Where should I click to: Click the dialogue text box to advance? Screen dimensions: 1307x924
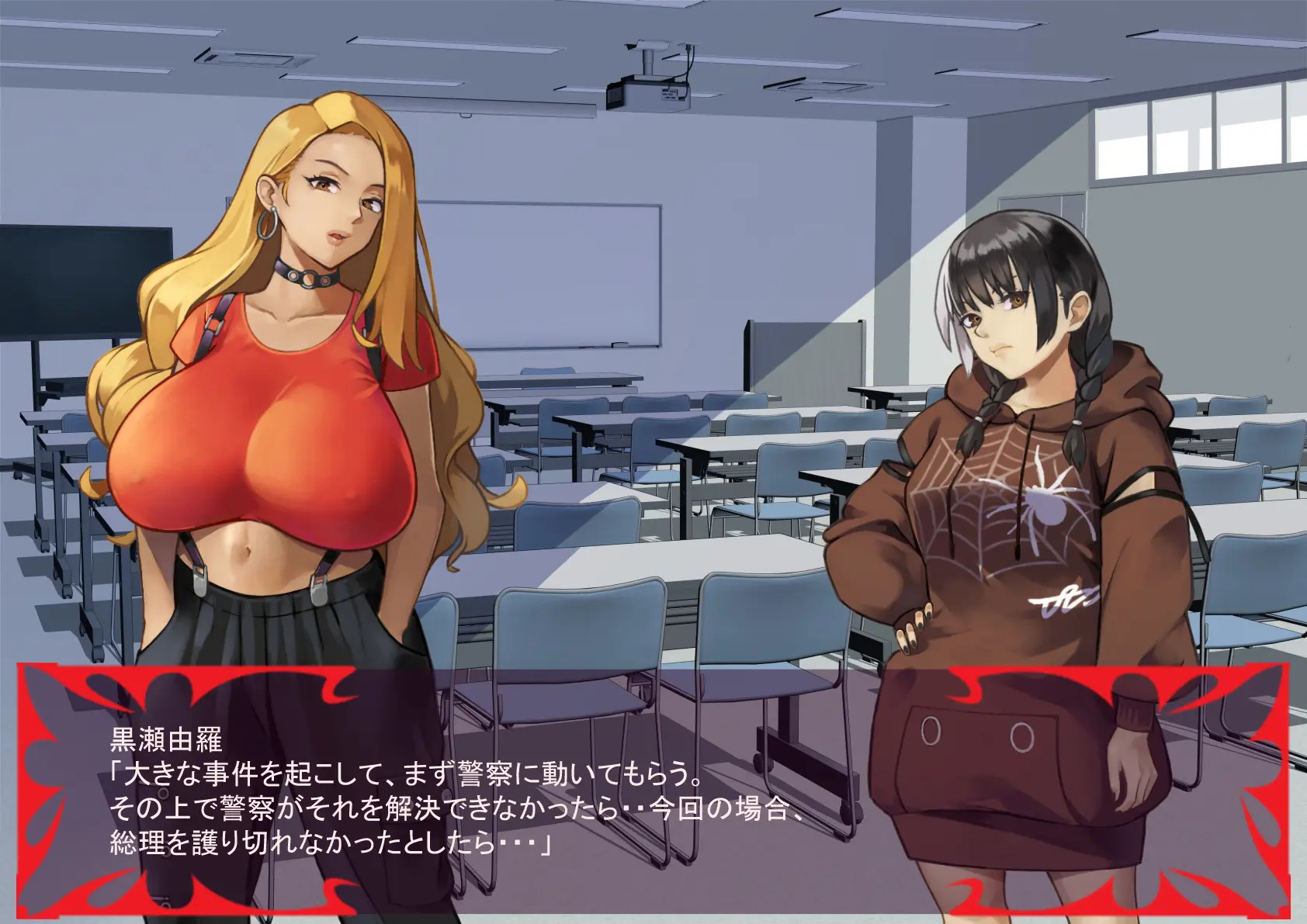coord(652,791)
